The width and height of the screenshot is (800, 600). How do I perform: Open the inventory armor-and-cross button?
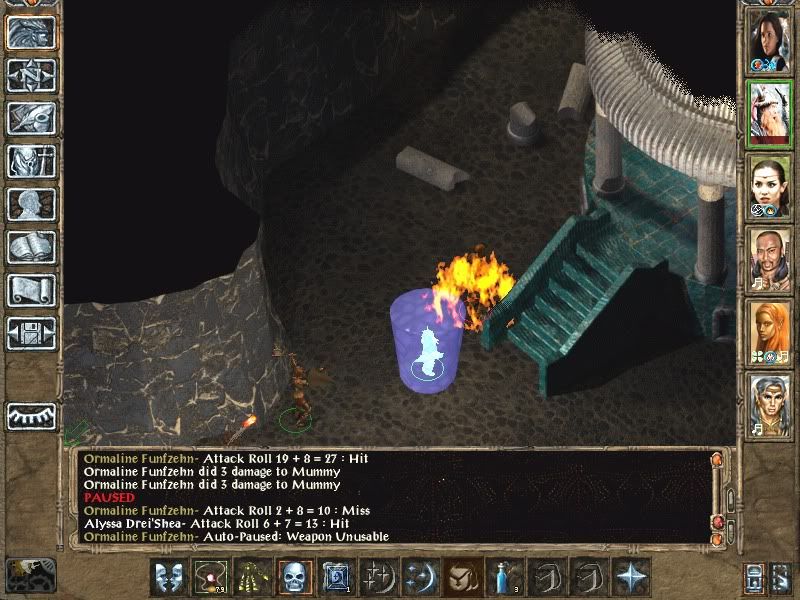pos(30,162)
